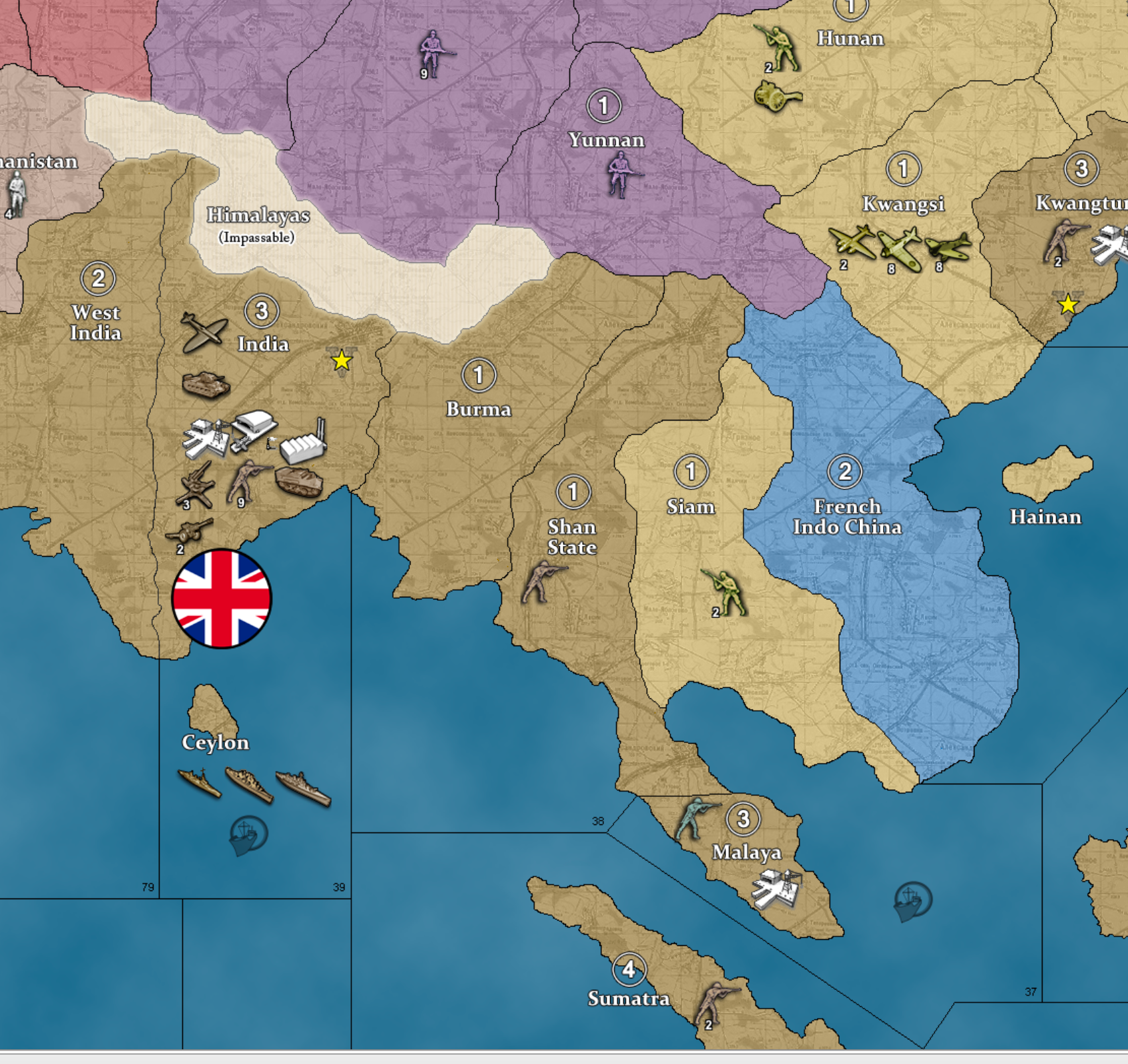1128x1064 pixels.
Task: Click the circled 2 value on French Indo China
Action: [846, 471]
